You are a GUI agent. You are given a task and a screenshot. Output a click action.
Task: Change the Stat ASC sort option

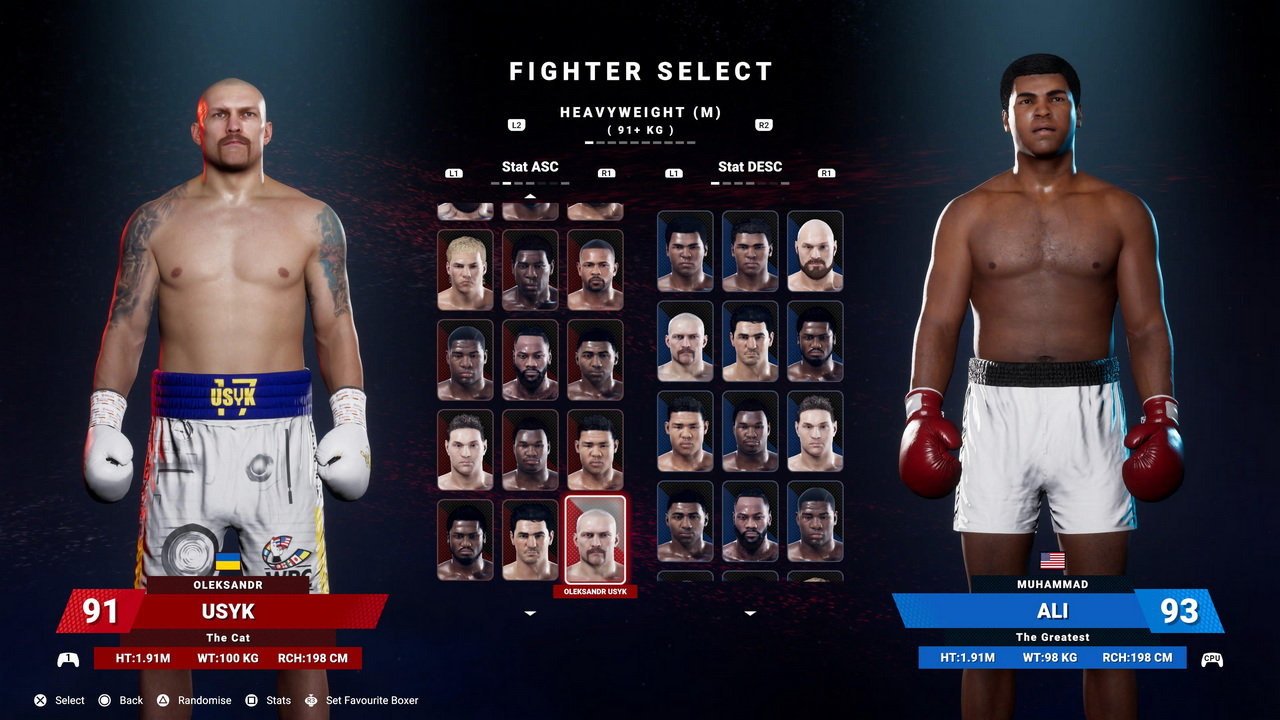[530, 167]
